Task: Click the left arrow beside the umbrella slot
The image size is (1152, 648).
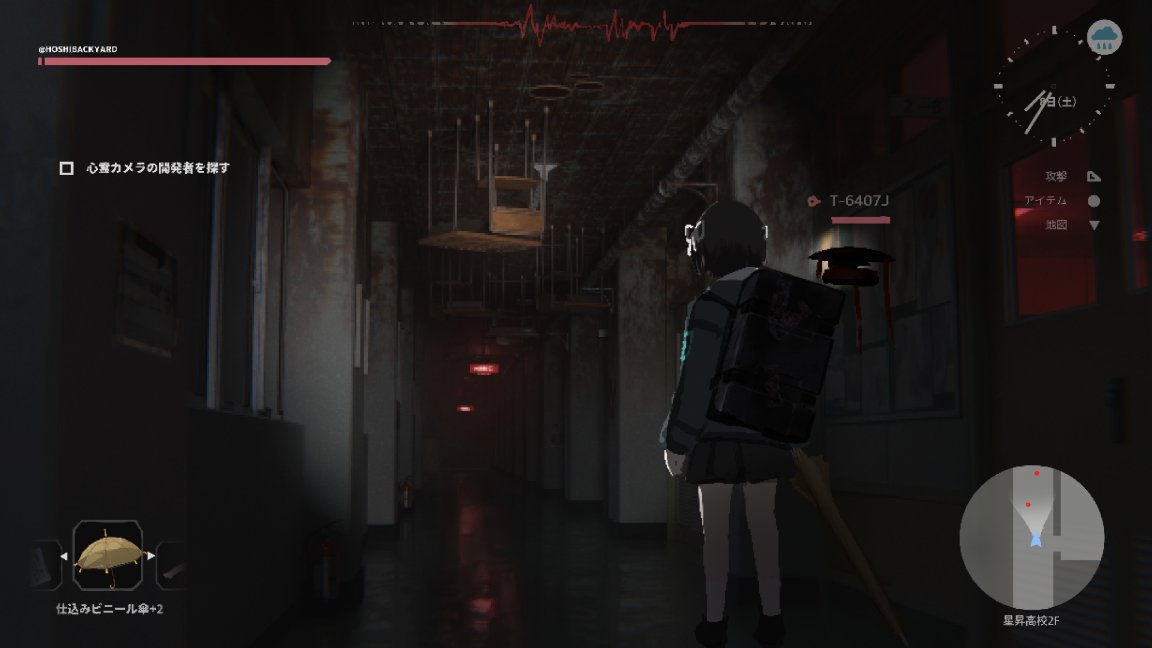Action: [x=64, y=556]
